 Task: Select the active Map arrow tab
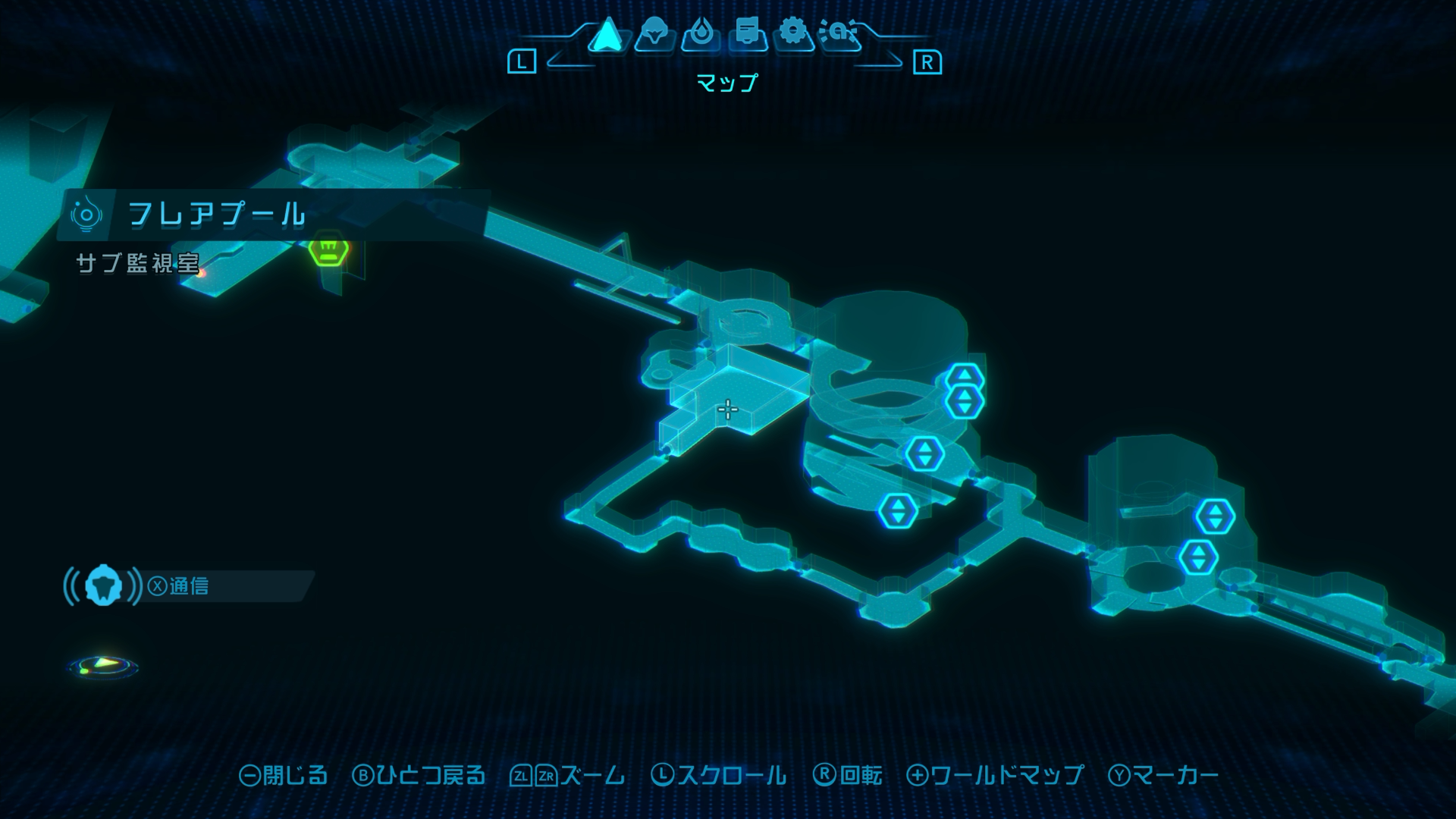(x=607, y=34)
